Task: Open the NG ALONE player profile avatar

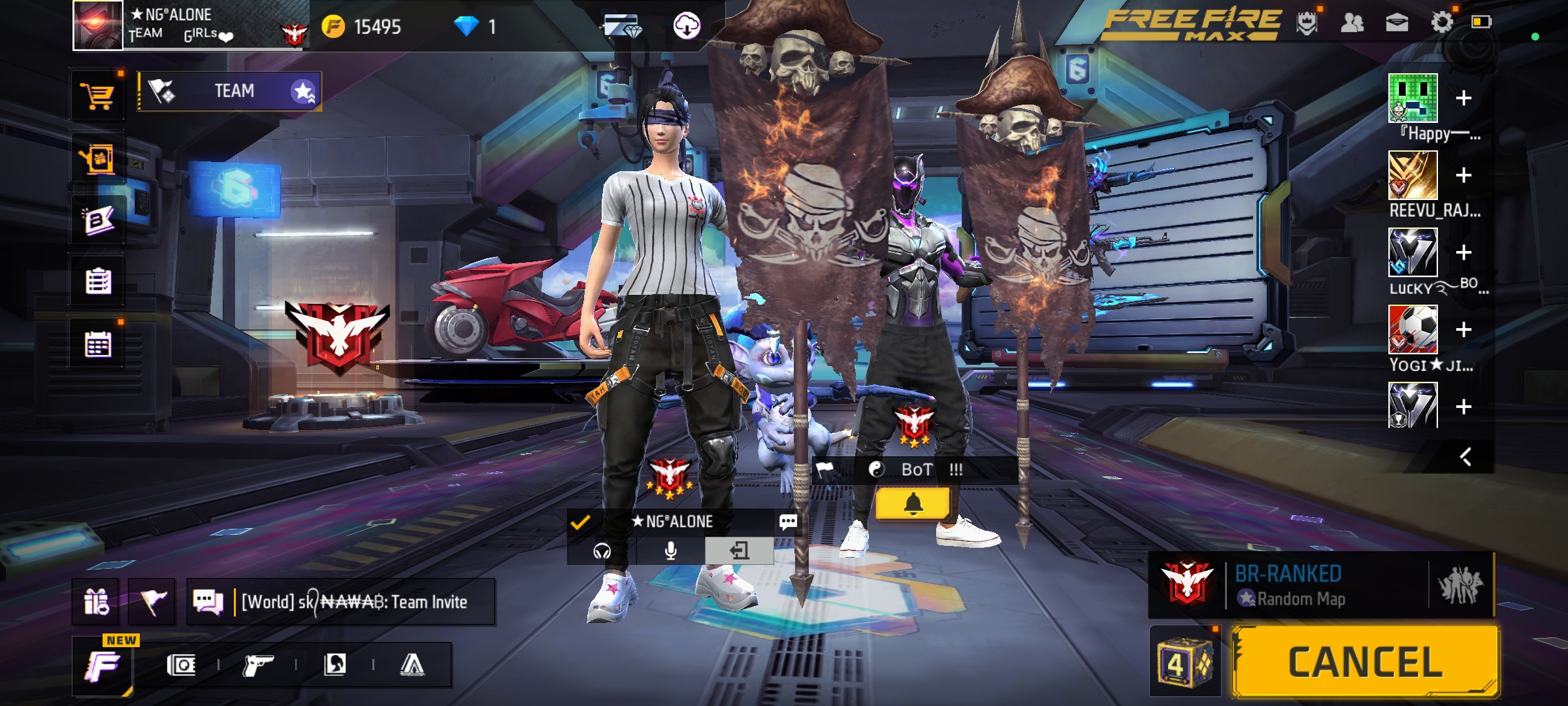Action: (98, 25)
